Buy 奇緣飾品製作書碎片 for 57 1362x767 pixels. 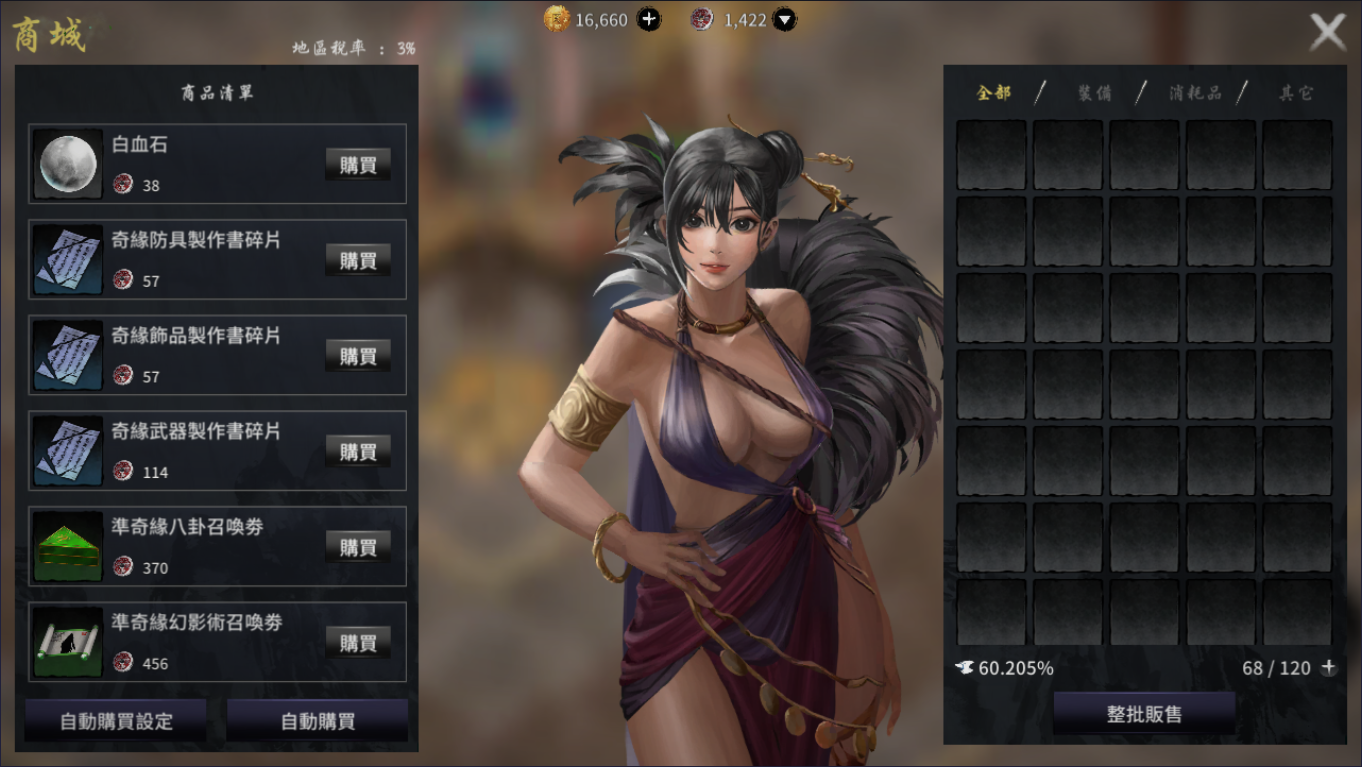[357, 355]
